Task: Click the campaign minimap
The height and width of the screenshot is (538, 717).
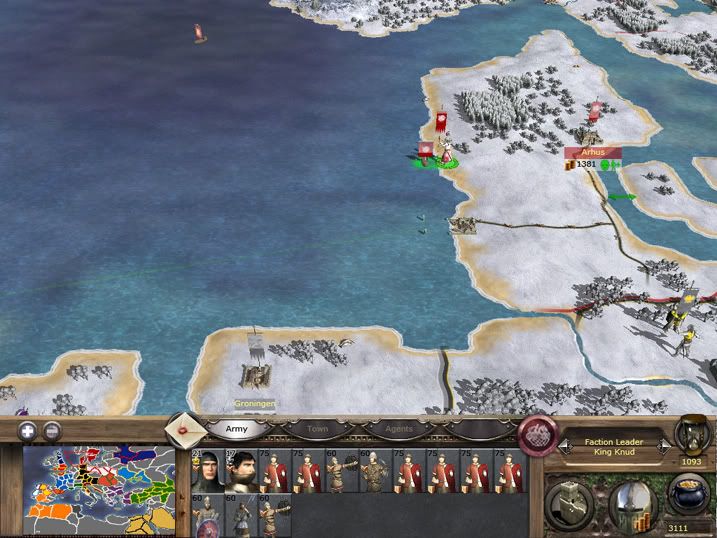Action: [x=98, y=490]
